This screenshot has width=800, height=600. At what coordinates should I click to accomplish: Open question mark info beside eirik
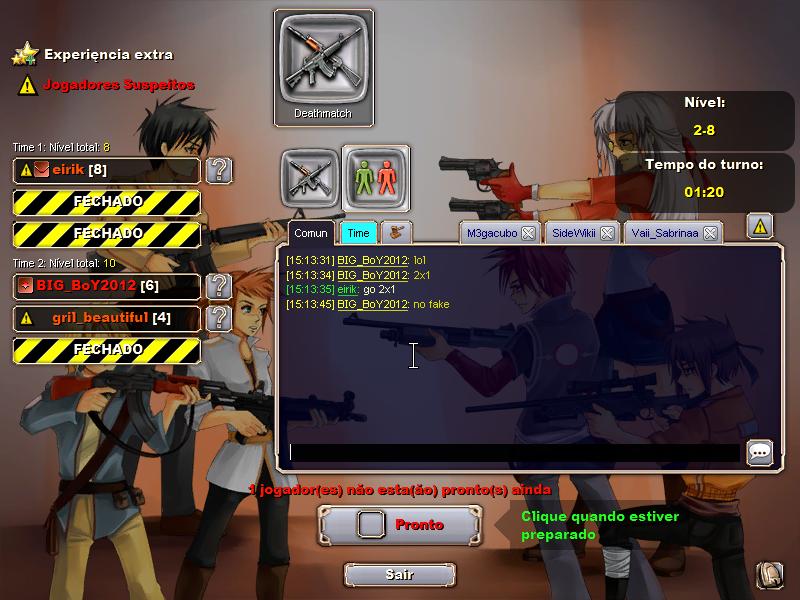[x=218, y=170]
